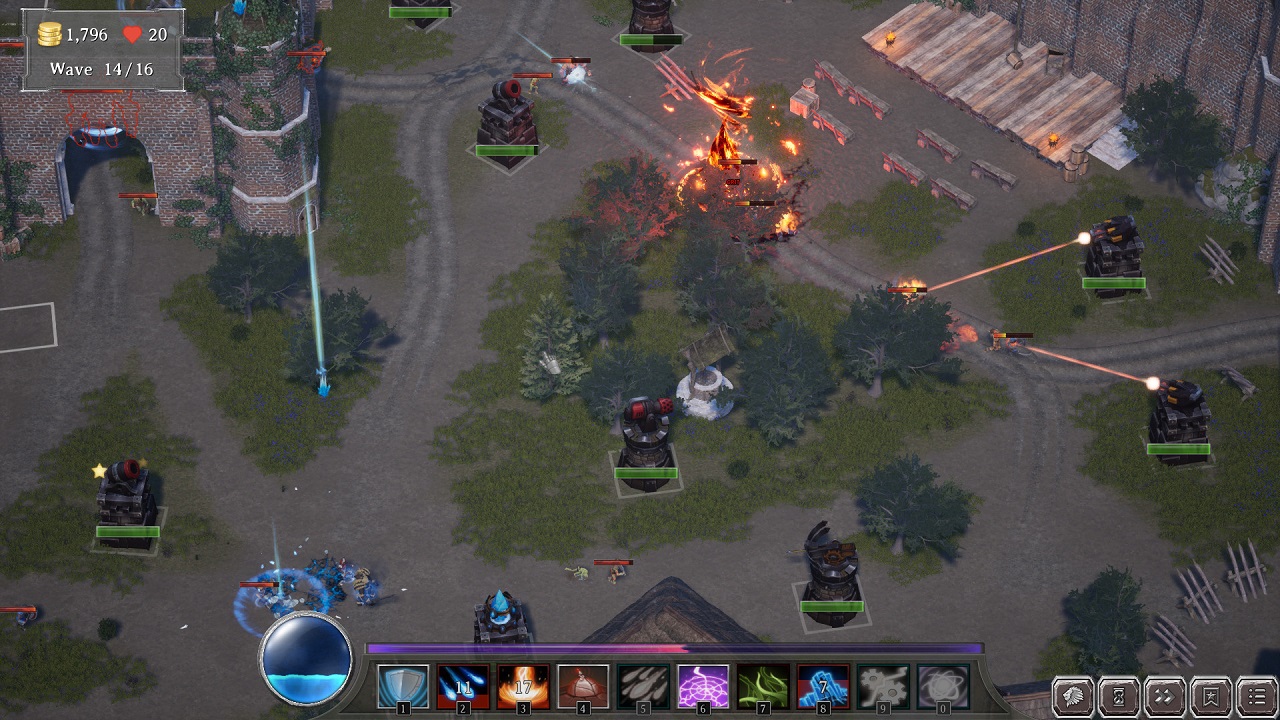Open the star banner button

(x=1211, y=696)
